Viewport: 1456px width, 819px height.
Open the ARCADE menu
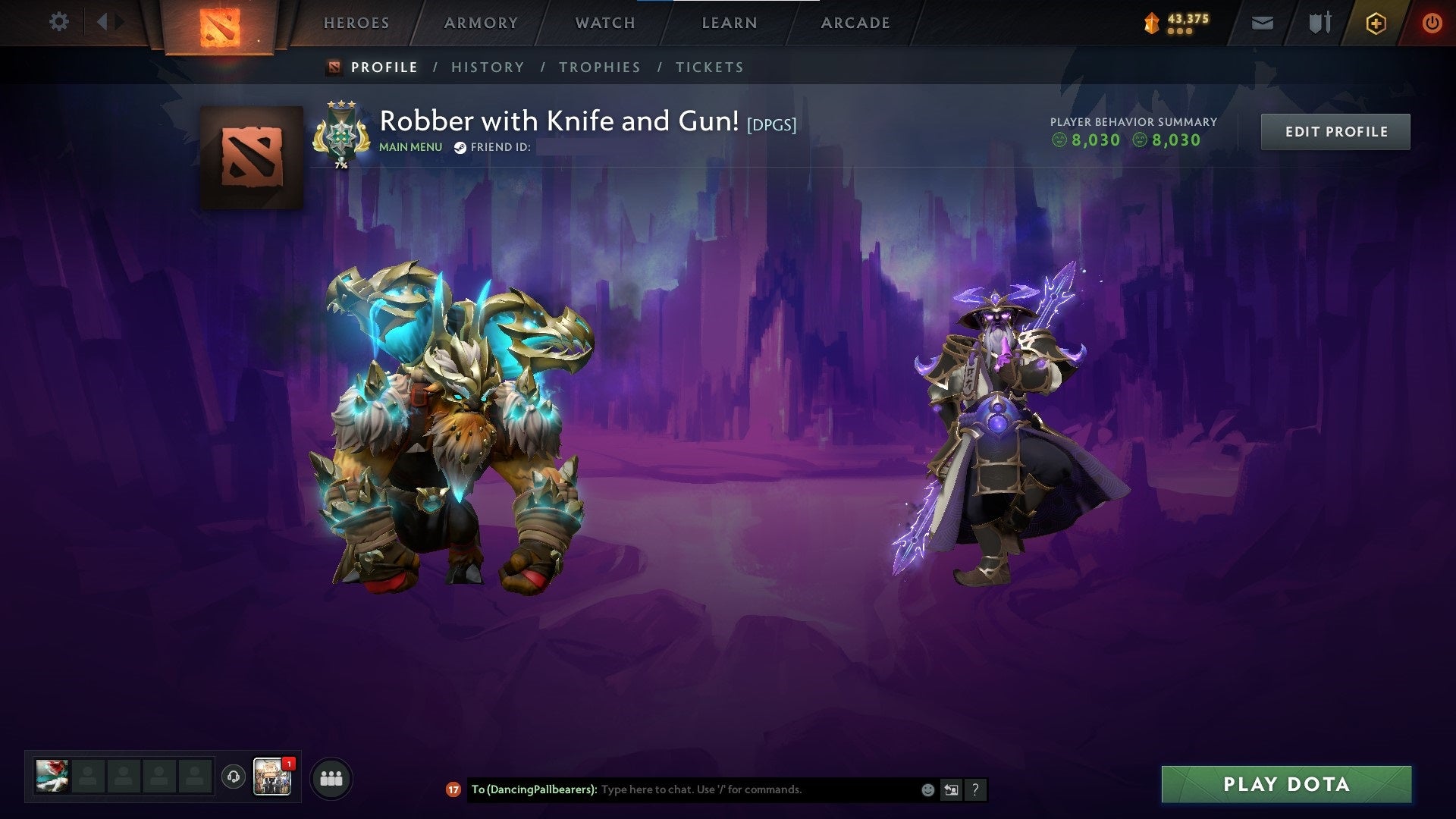pyautogui.click(x=855, y=22)
